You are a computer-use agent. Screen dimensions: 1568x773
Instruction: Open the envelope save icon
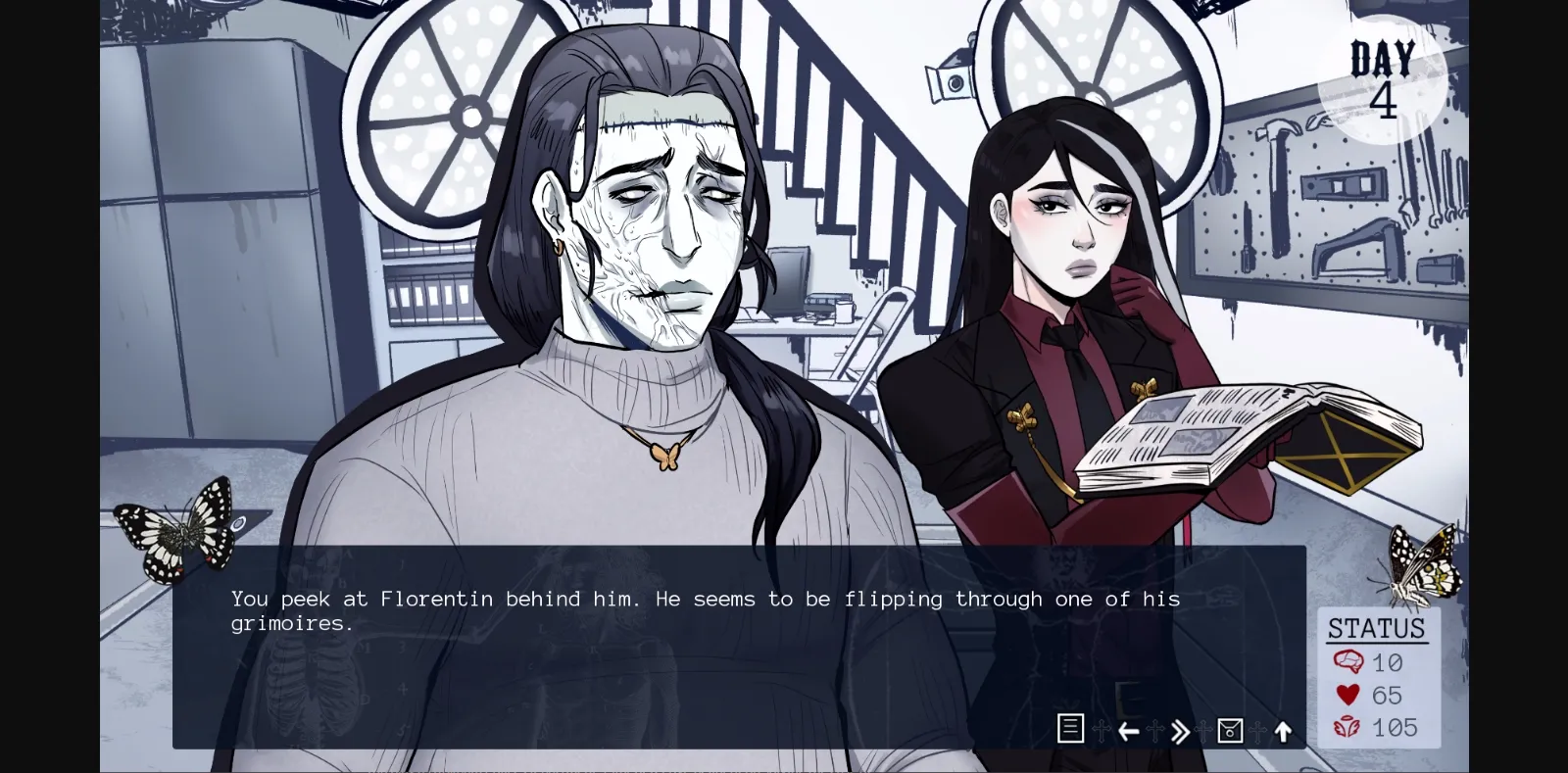1230,730
